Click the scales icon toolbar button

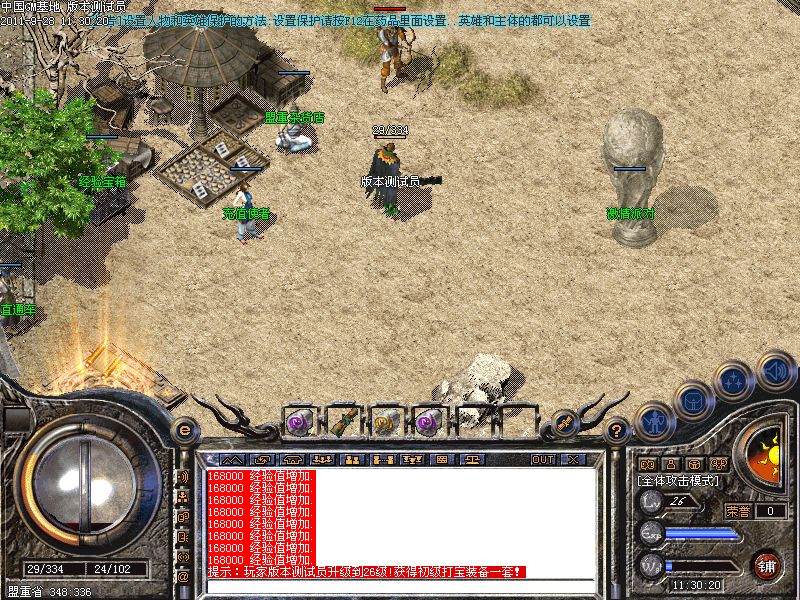tap(468, 459)
